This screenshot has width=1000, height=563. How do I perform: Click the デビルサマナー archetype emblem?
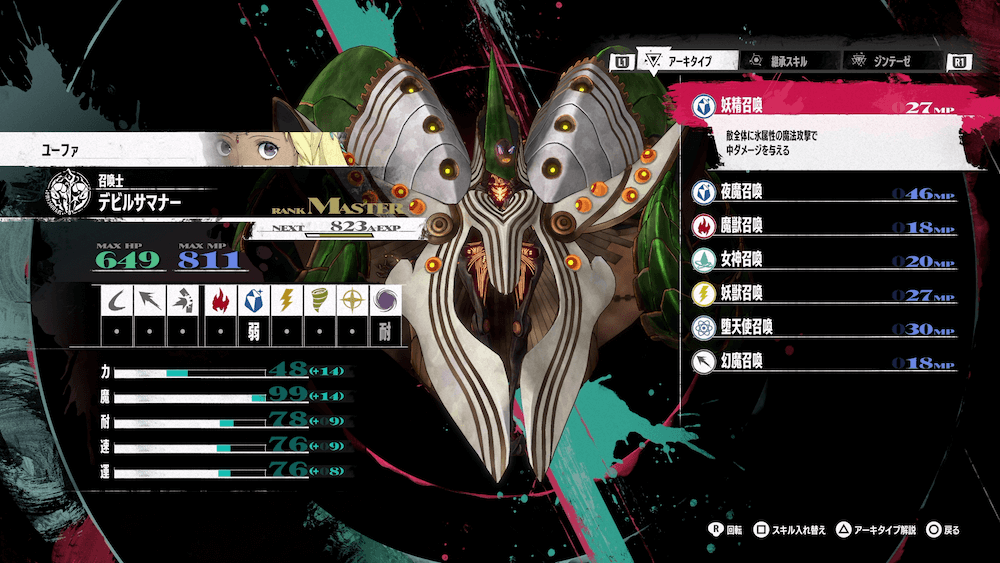[69, 194]
